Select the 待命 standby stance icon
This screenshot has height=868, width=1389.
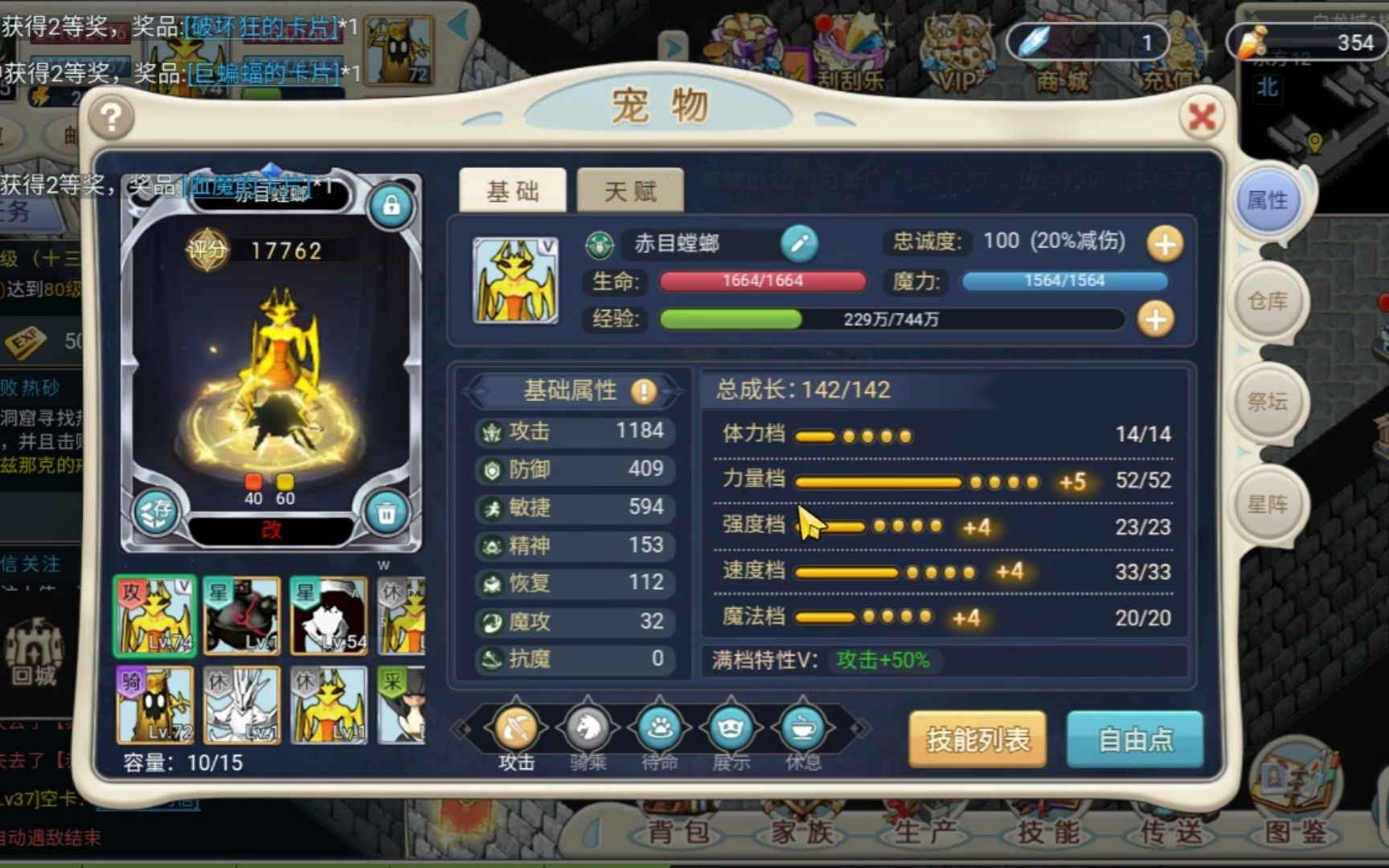pyautogui.click(x=658, y=727)
